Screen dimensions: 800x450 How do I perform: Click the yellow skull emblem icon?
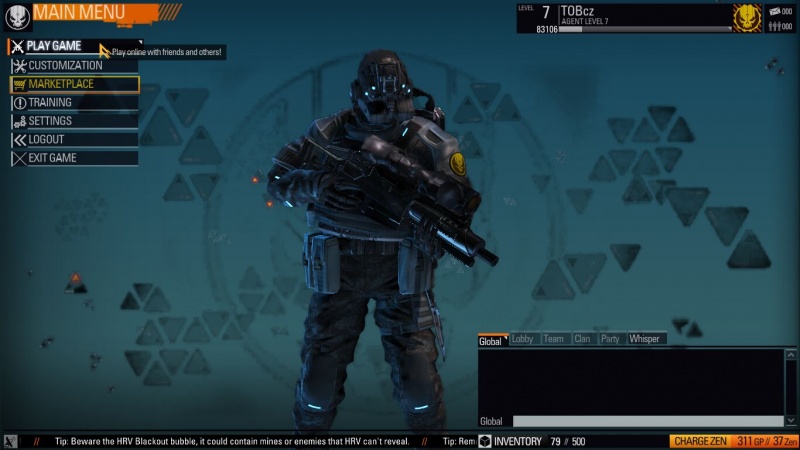tap(746, 17)
